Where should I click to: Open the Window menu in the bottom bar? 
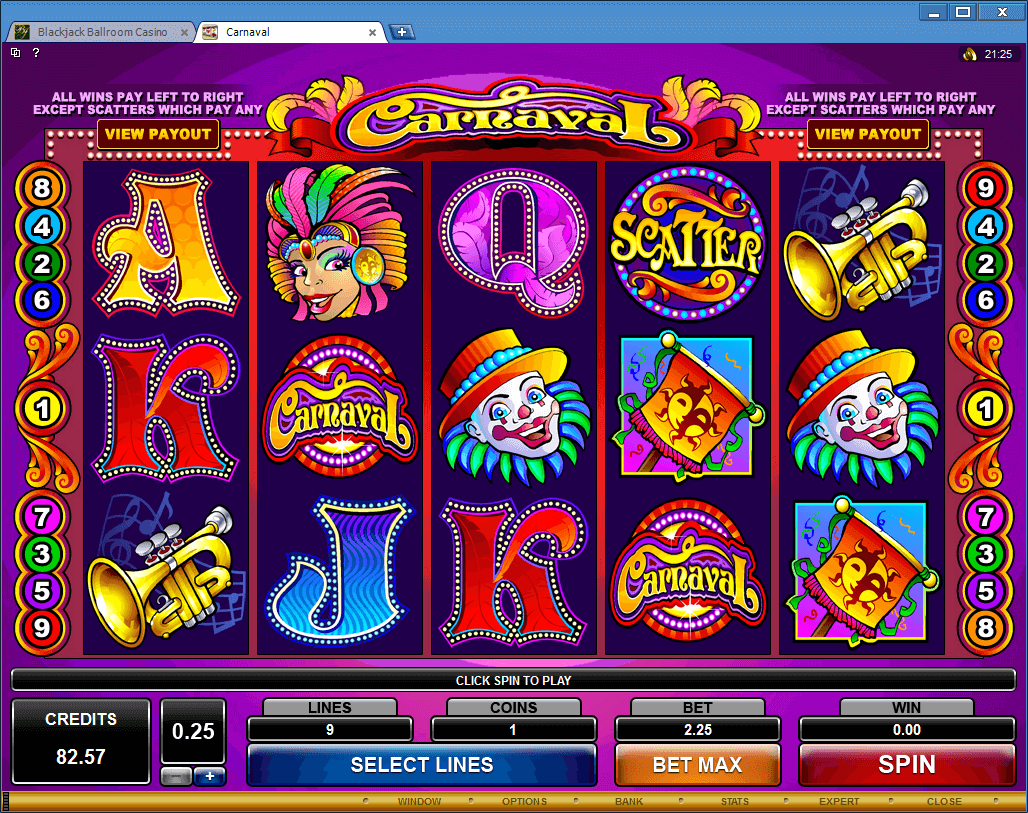(419, 801)
